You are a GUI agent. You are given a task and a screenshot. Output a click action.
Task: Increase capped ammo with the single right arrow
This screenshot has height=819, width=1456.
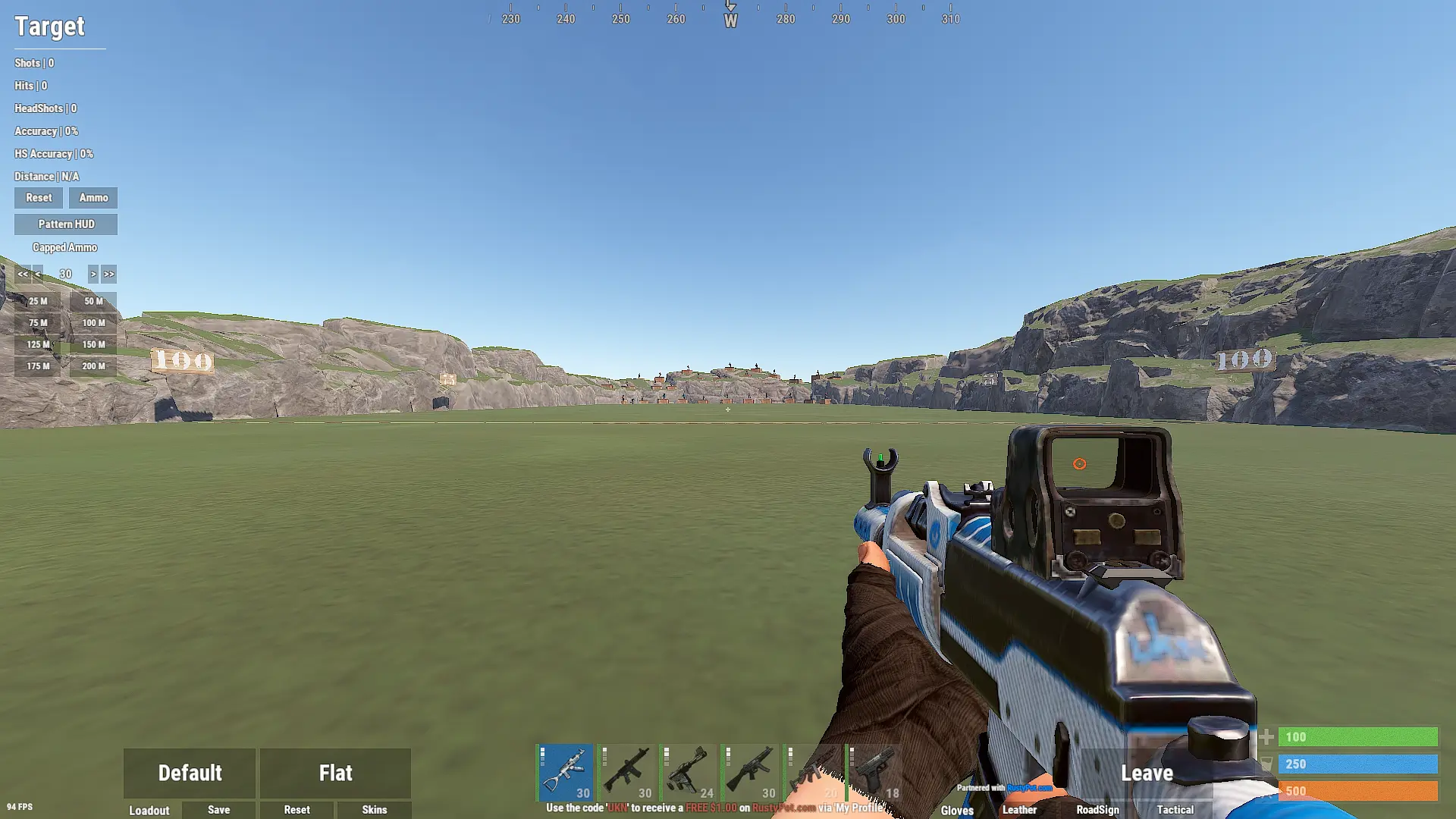pos(93,274)
